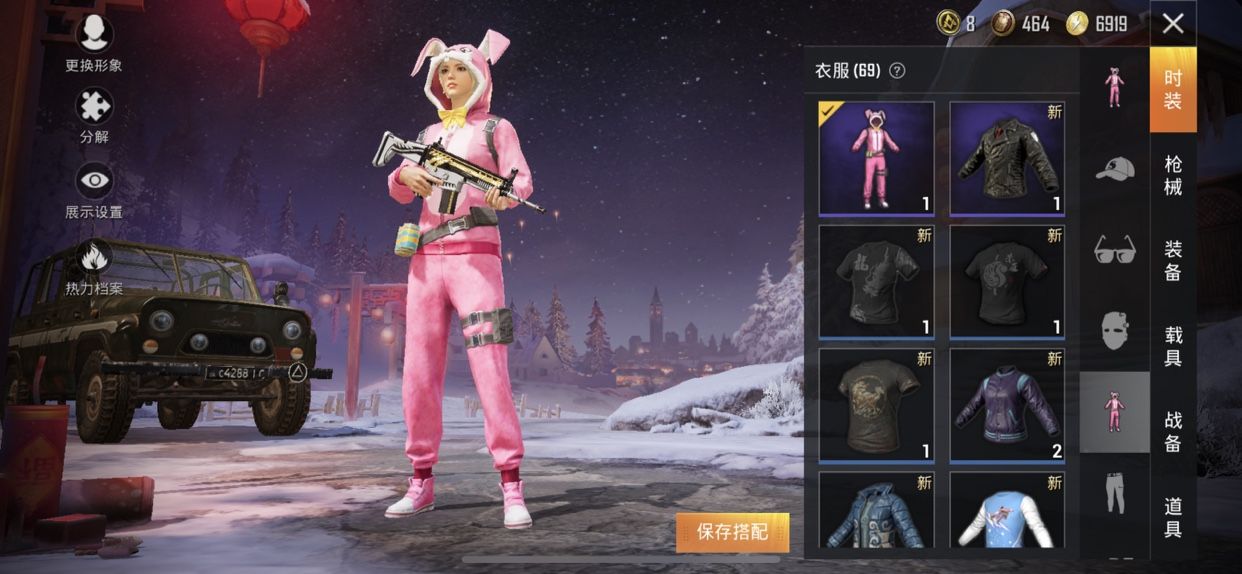Click the help icon beside 衣服 (69)
1242x574 pixels.
pyautogui.click(x=897, y=70)
